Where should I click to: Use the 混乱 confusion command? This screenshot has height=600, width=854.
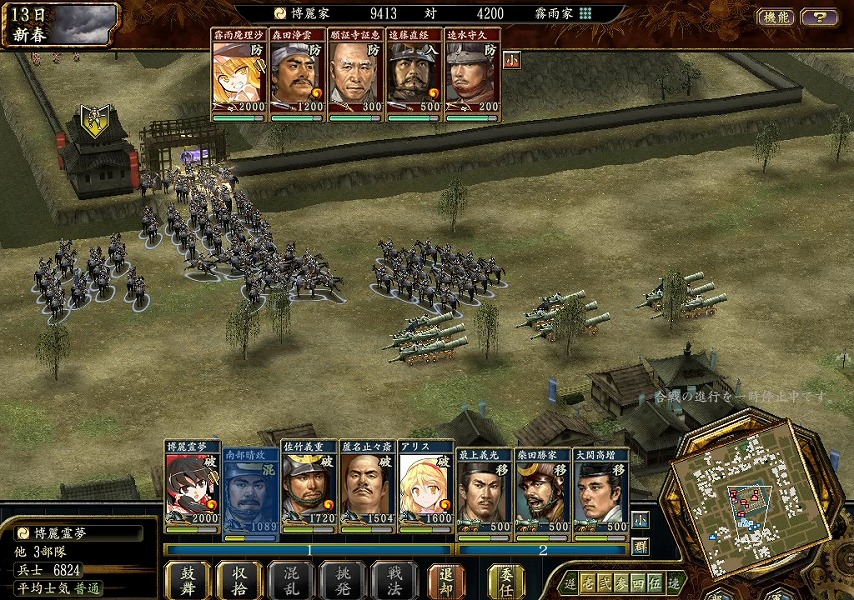pyautogui.click(x=291, y=579)
